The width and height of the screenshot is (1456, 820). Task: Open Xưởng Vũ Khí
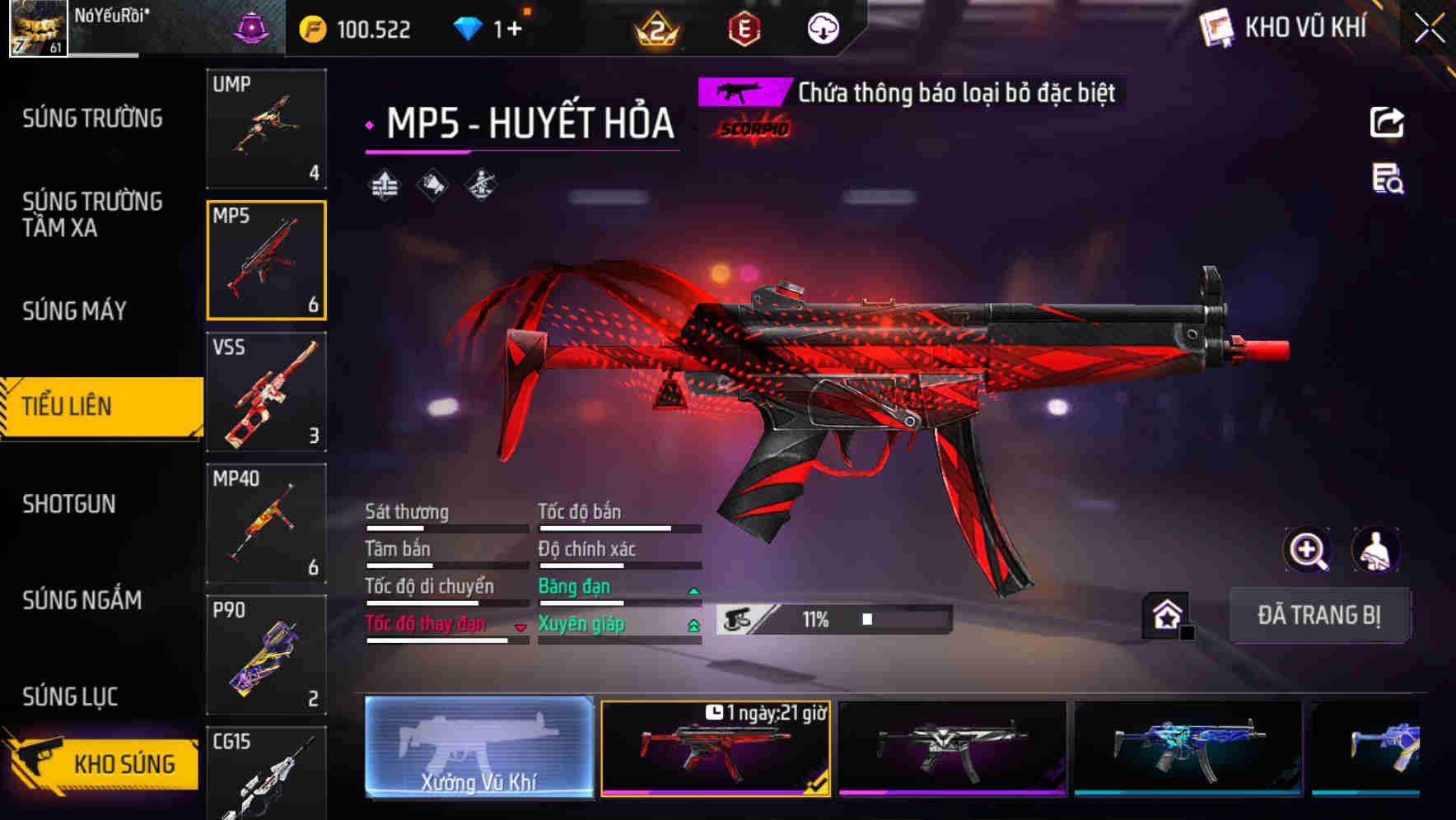pos(479,749)
